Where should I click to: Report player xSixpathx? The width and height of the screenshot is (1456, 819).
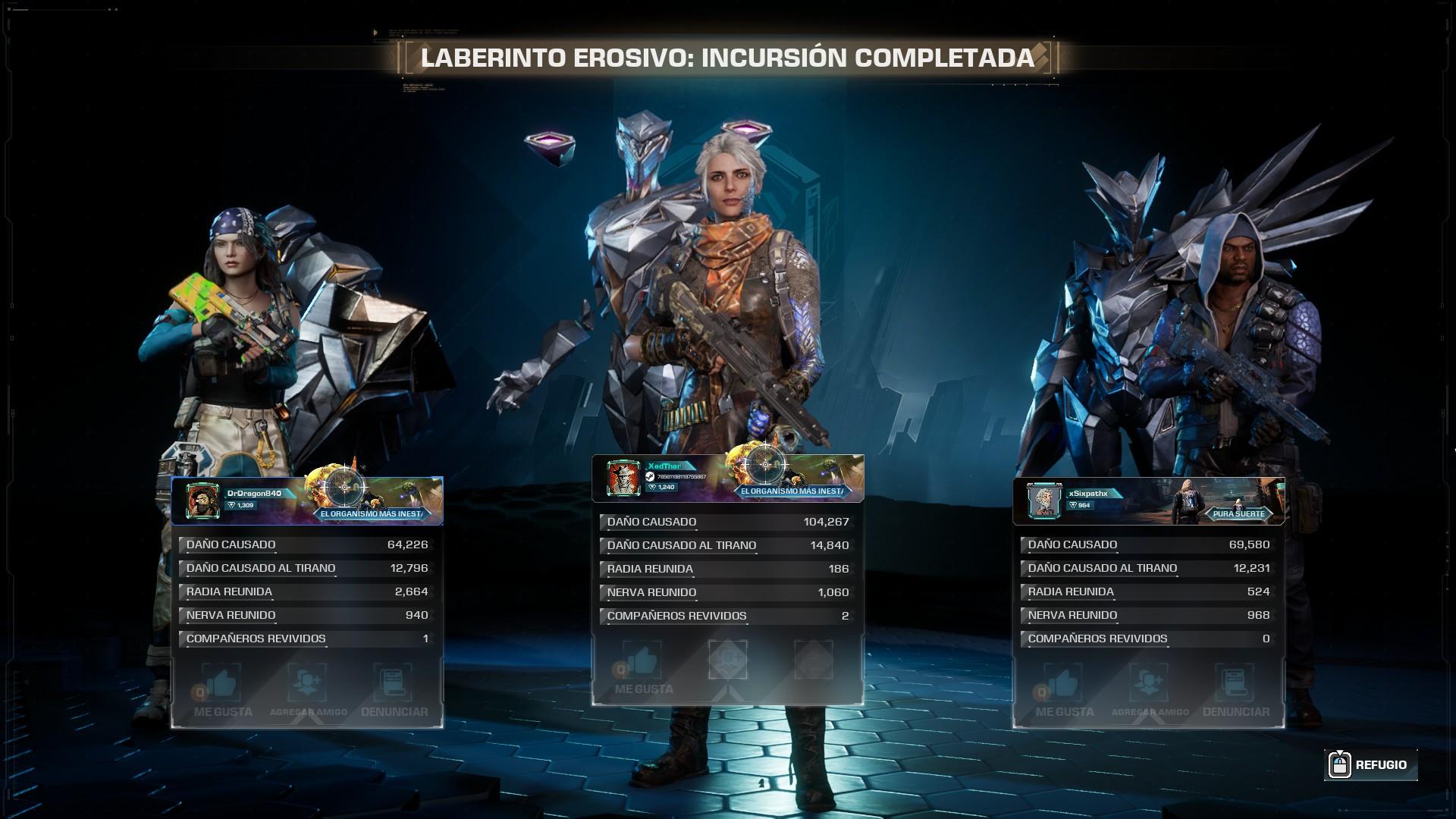[1235, 691]
